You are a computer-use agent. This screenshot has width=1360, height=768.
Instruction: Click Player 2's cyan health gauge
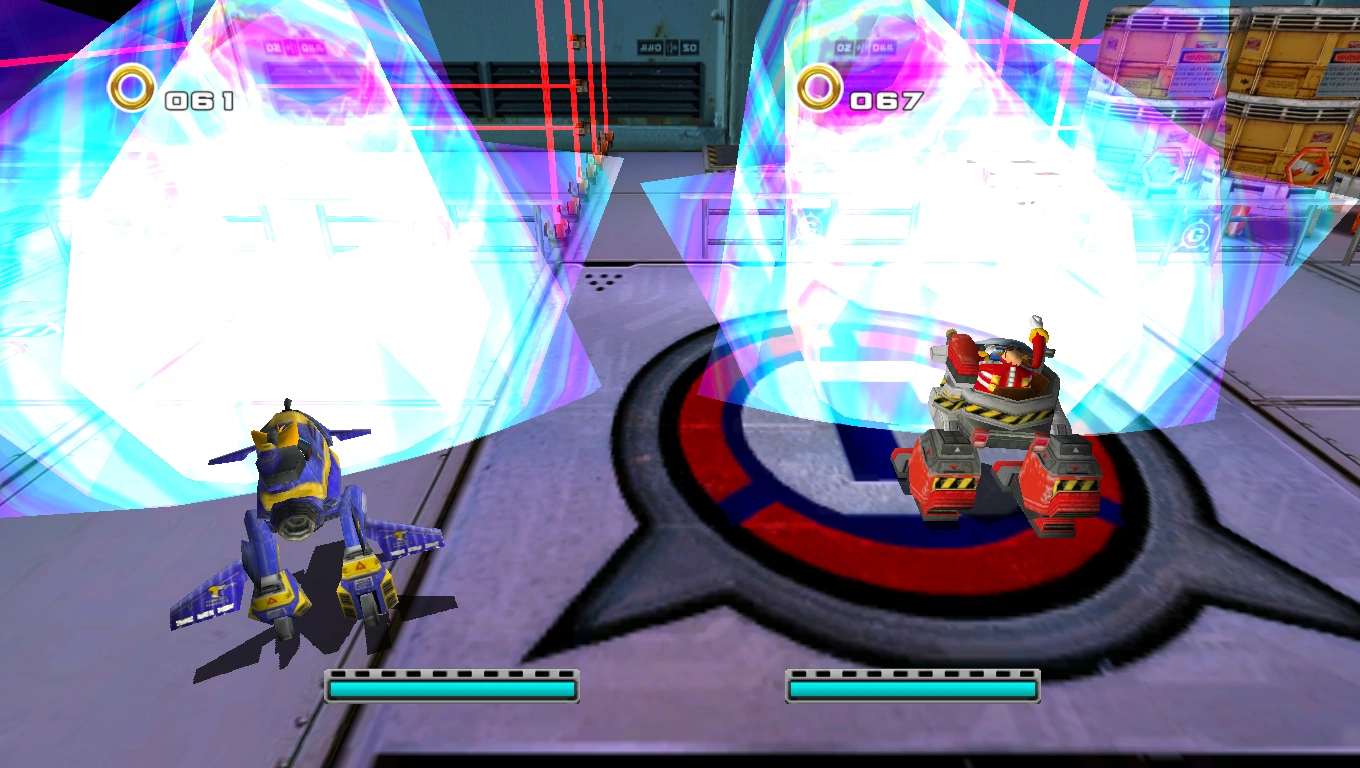(912, 687)
